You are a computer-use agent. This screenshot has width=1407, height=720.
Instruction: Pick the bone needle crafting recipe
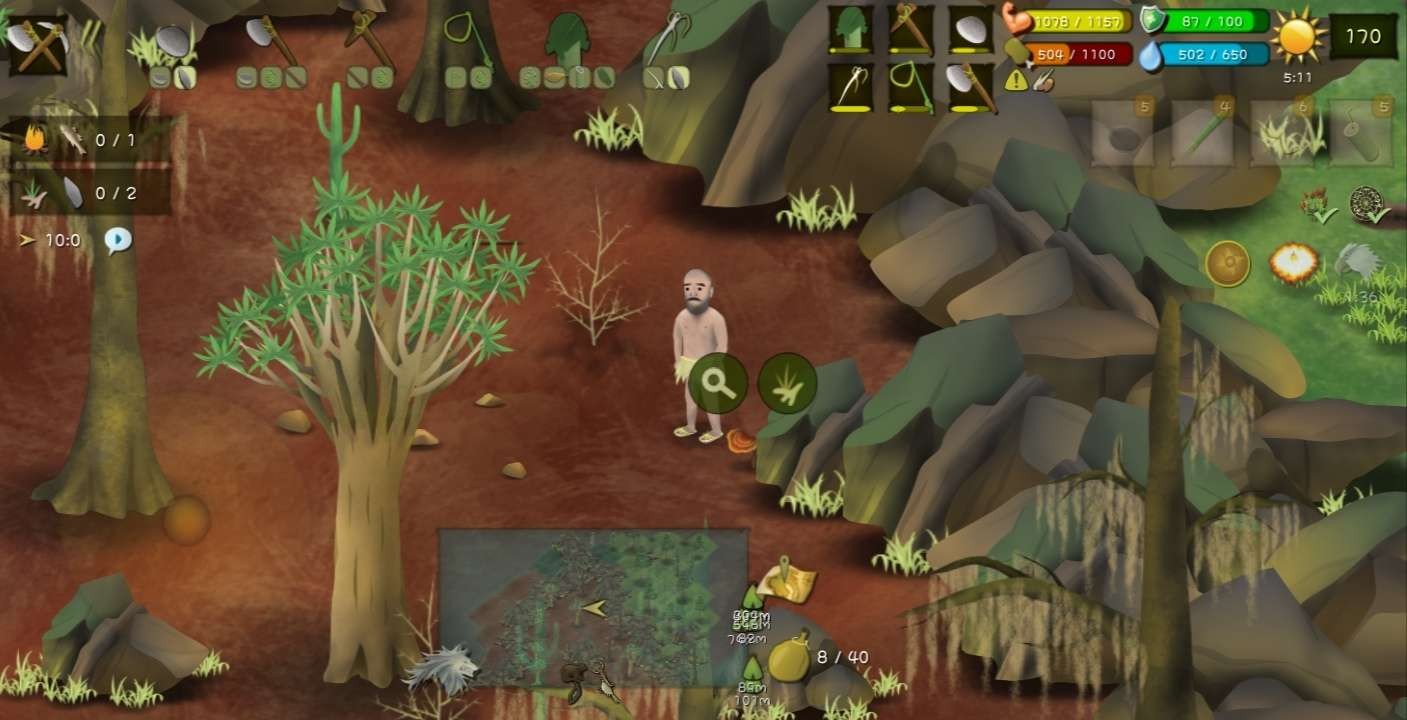pyautogui.click(x=665, y=40)
